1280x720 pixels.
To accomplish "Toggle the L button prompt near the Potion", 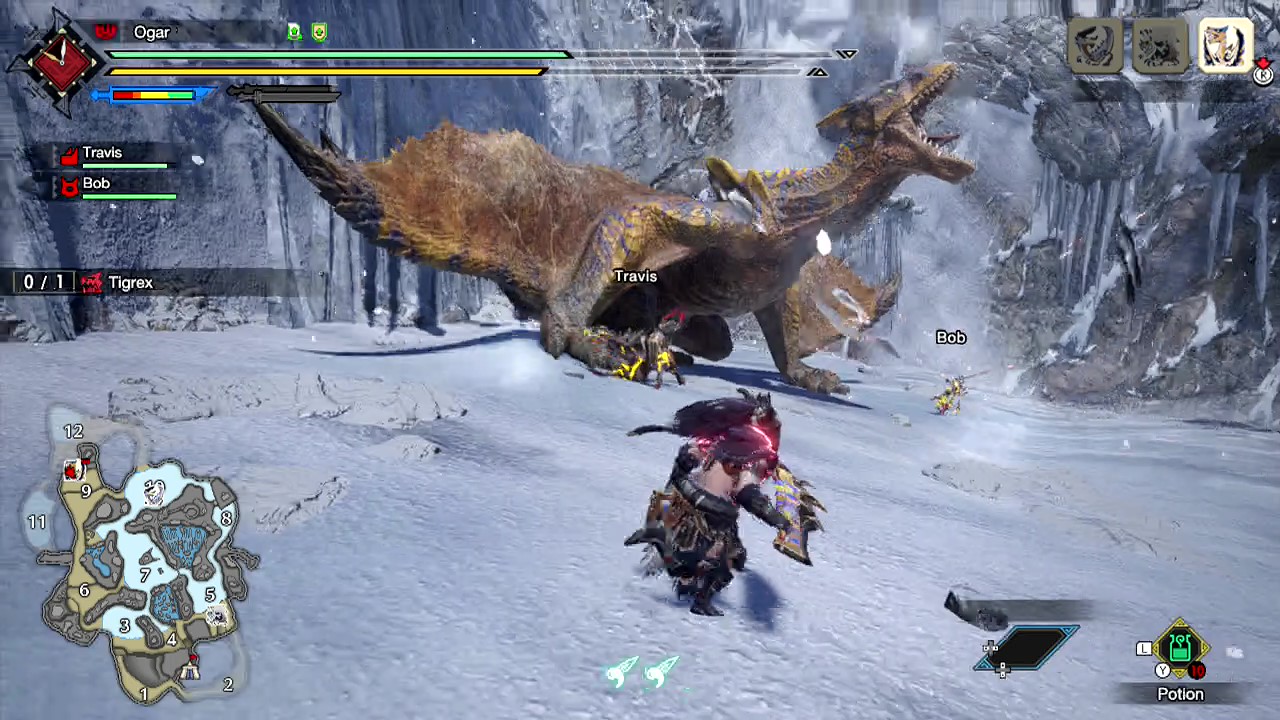I will click(1144, 648).
